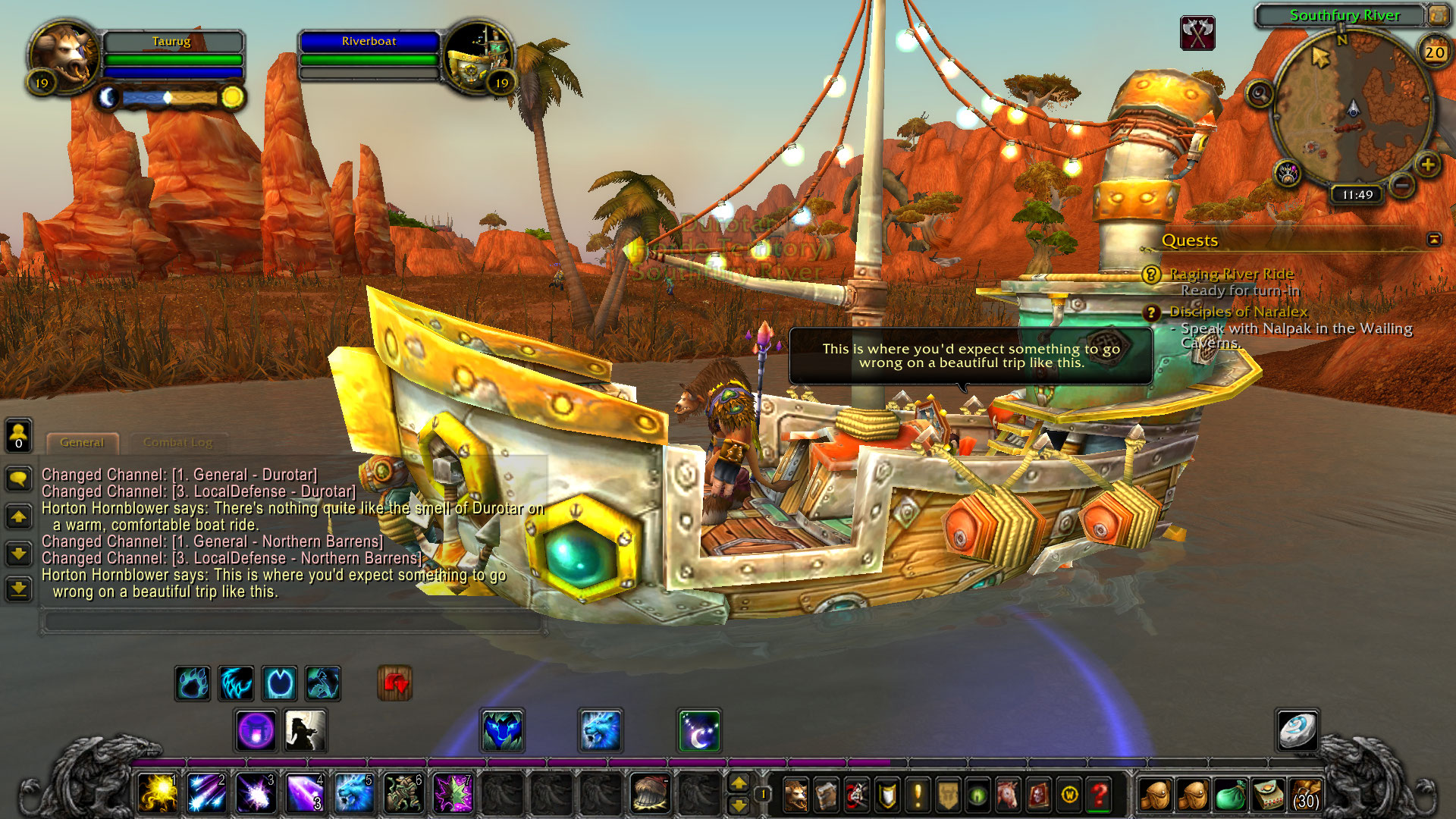Cast the yellow Wrath spell in slot 1
The height and width of the screenshot is (819, 1456).
pyautogui.click(x=157, y=793)
